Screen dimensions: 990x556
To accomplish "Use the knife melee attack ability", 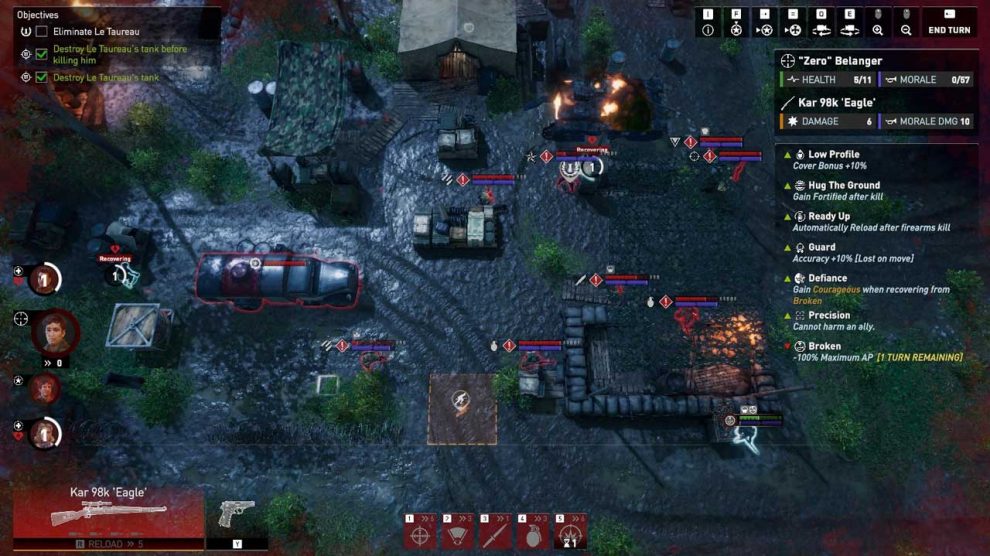I will pos(495,535).
